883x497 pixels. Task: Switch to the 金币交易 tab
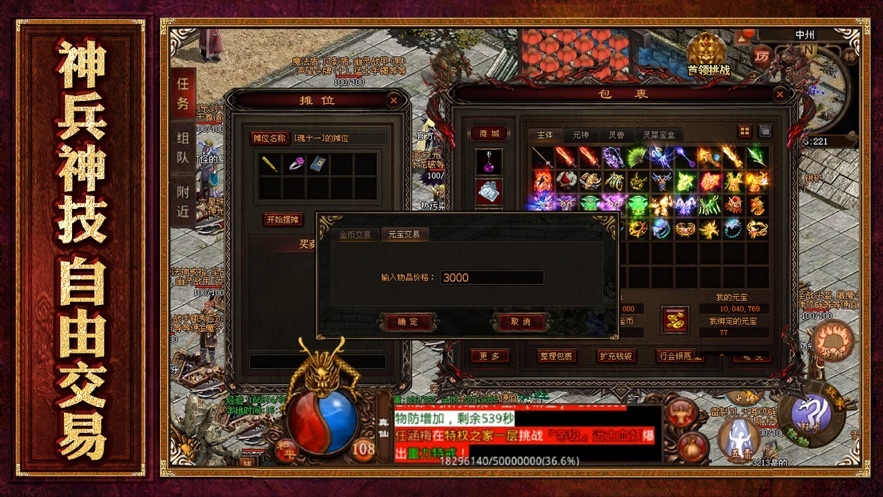(x=355, y=234)
